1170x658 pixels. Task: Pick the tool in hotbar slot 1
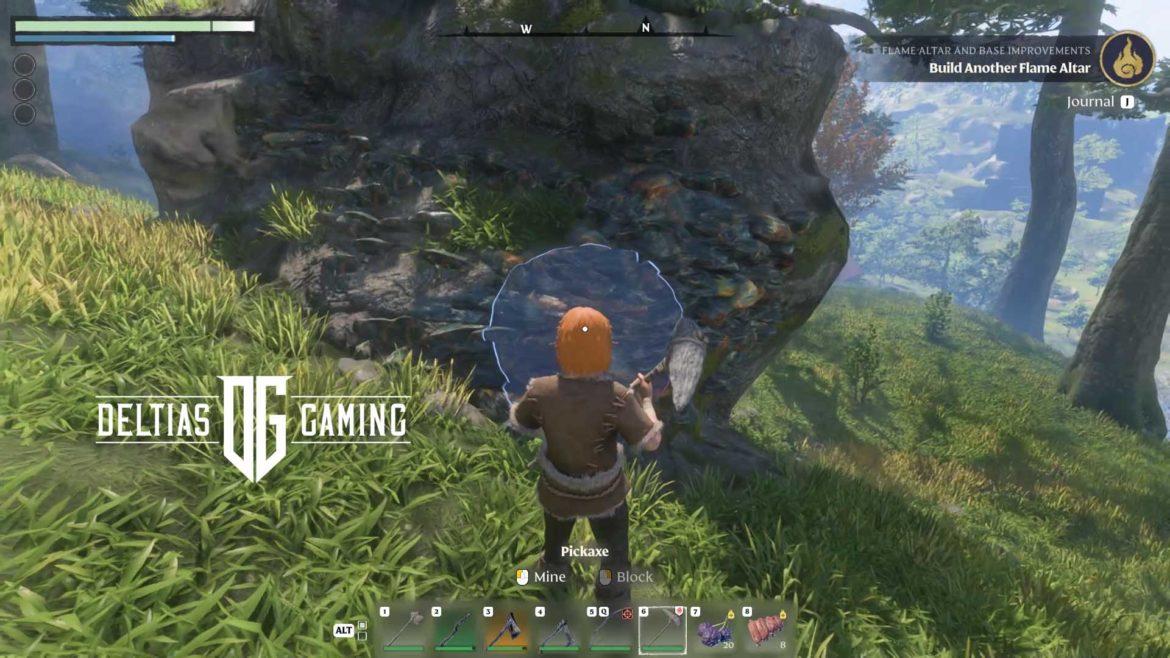(x=403, y=630)
